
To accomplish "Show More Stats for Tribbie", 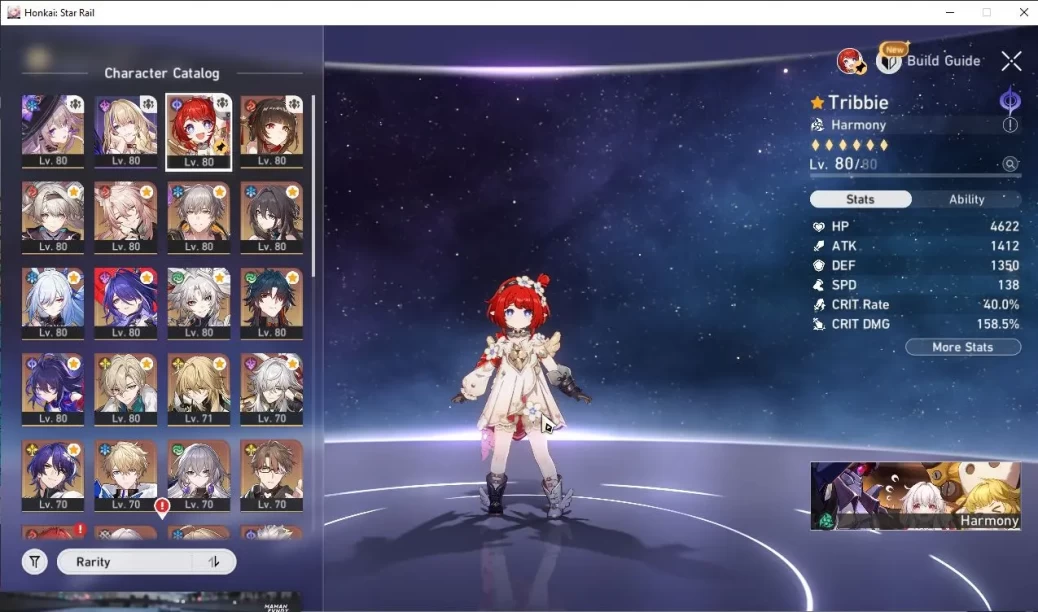I will point(962,347).
